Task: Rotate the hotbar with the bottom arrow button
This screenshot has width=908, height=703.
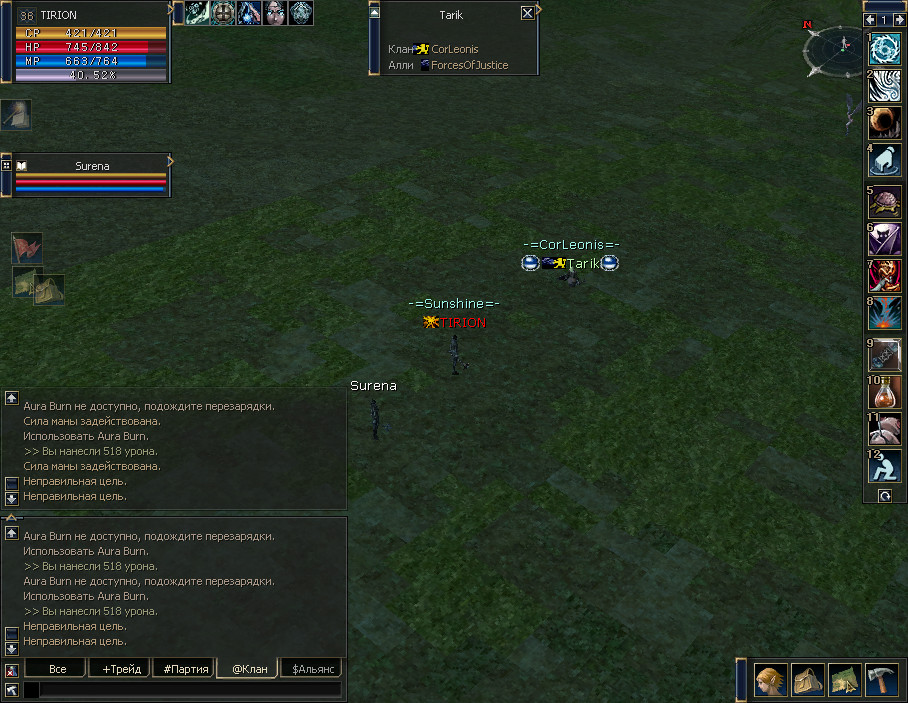Action: point(884,495)
